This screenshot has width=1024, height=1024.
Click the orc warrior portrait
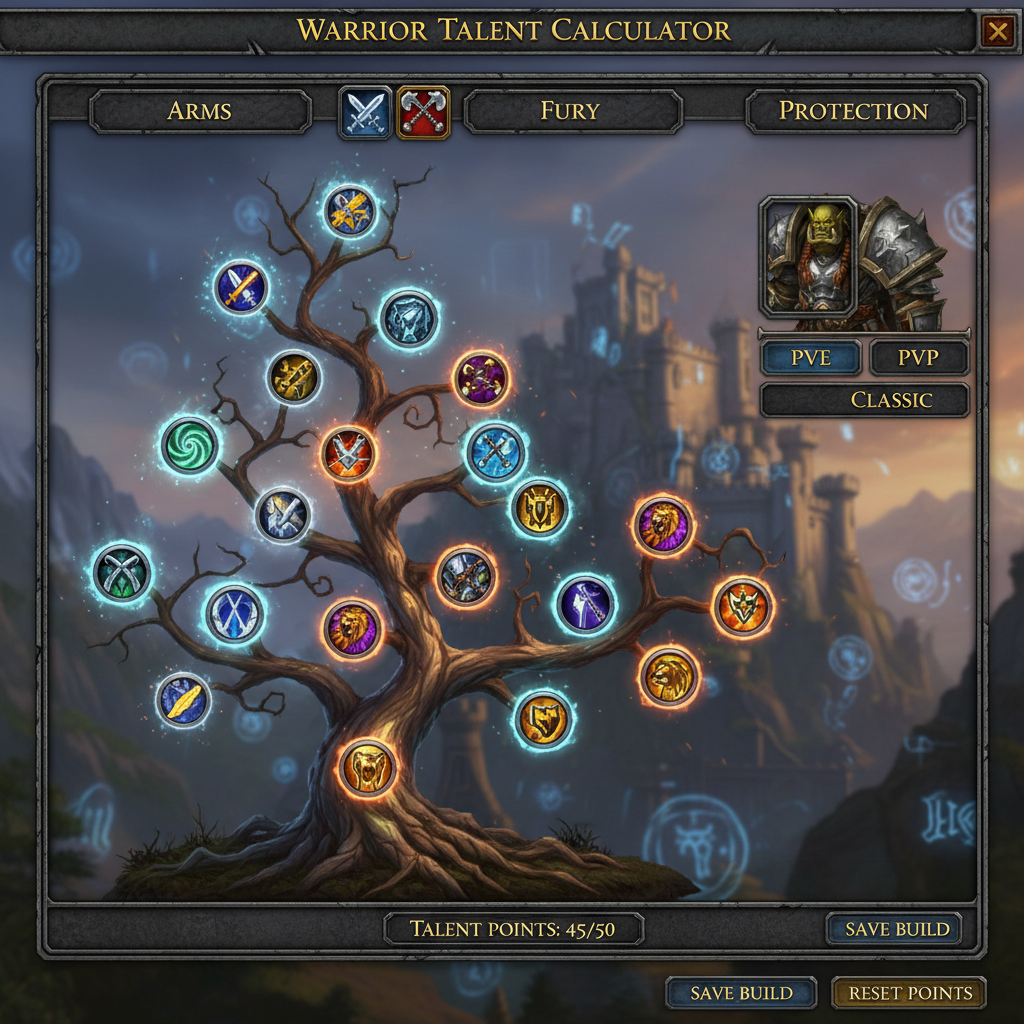click(x=808, y=257)
